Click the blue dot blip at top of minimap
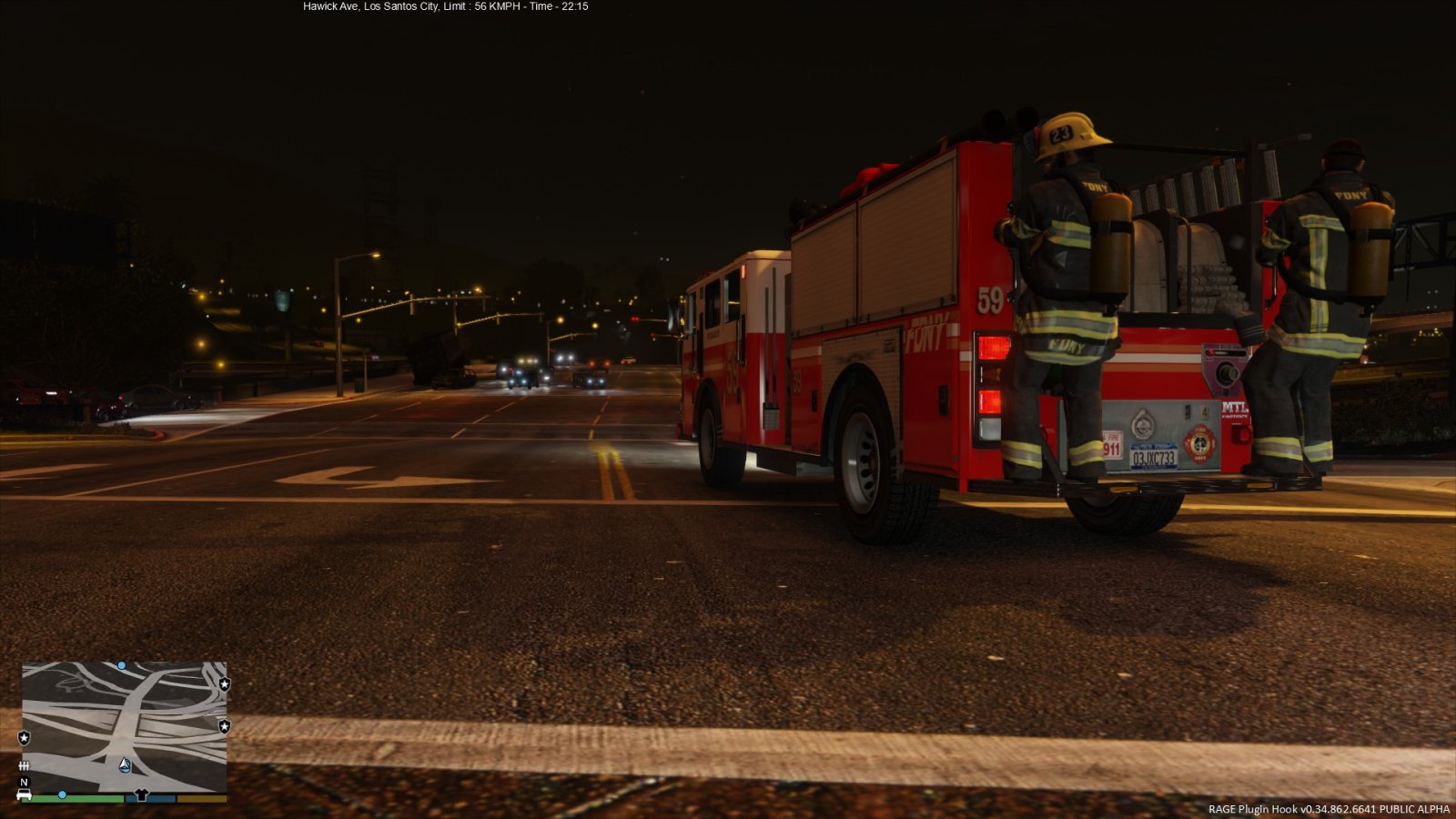This screenshot has height=819, width=1456. (121, 665)
